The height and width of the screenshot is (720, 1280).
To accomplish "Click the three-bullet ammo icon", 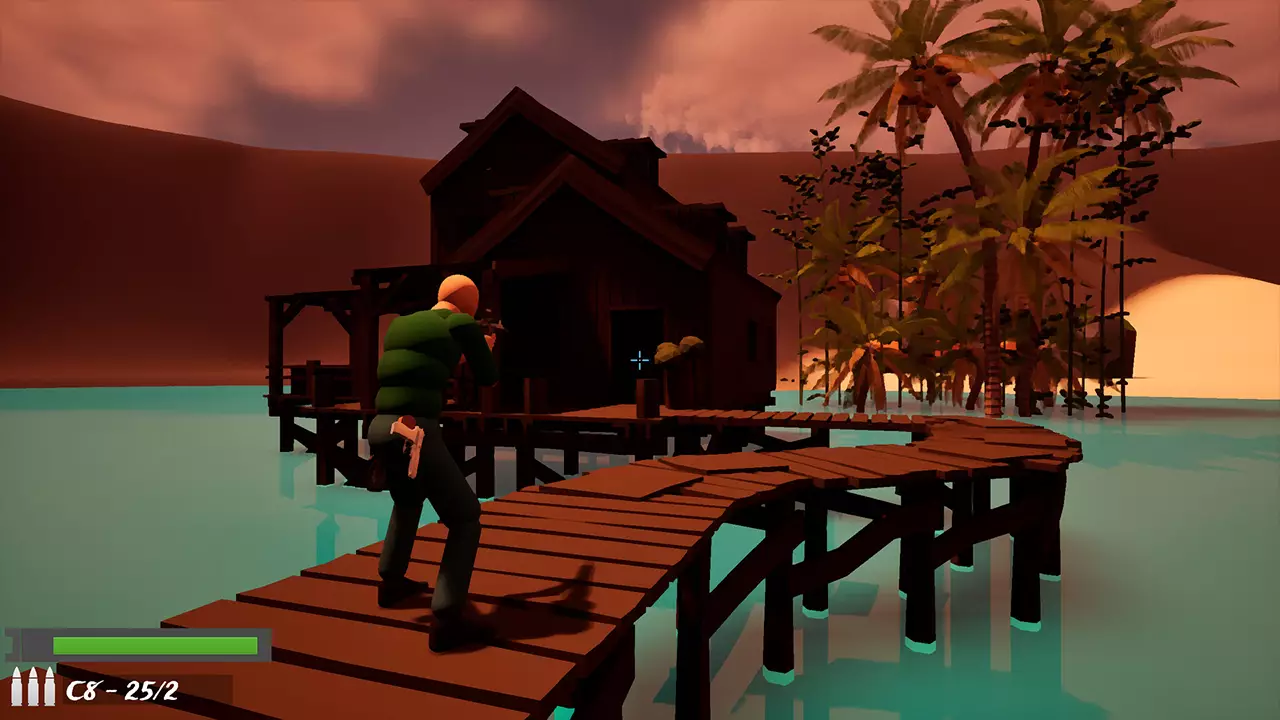I will 32,687.
